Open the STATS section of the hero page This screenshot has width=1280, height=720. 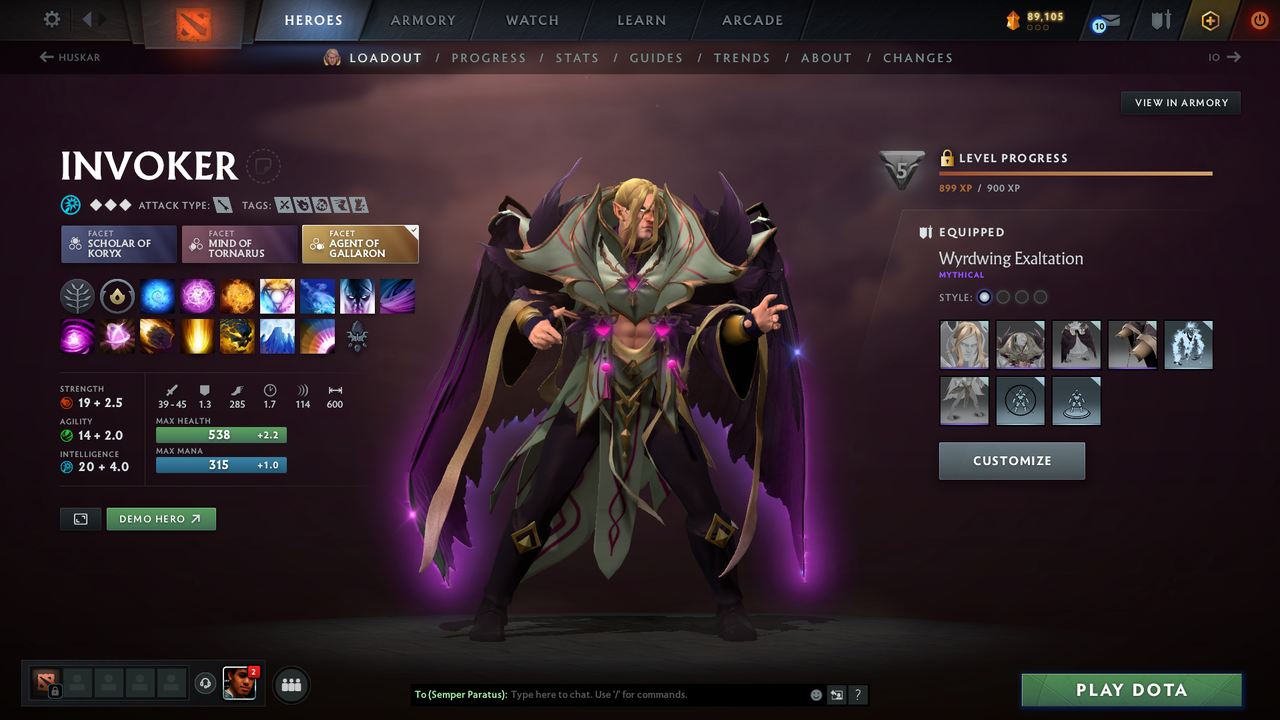coord(577,57)
